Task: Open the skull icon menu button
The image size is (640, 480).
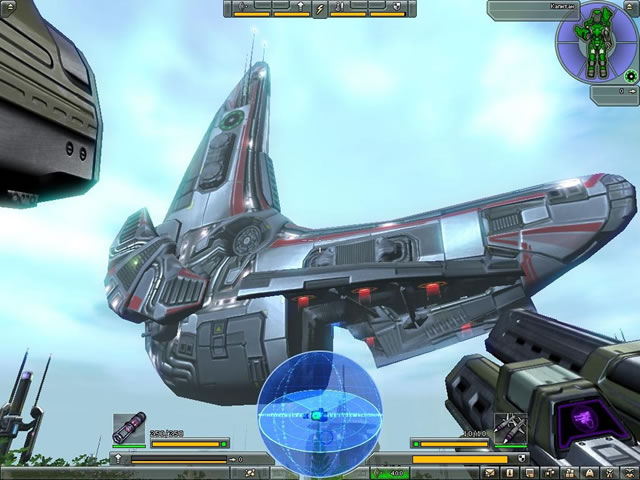Action: [628, 472]
